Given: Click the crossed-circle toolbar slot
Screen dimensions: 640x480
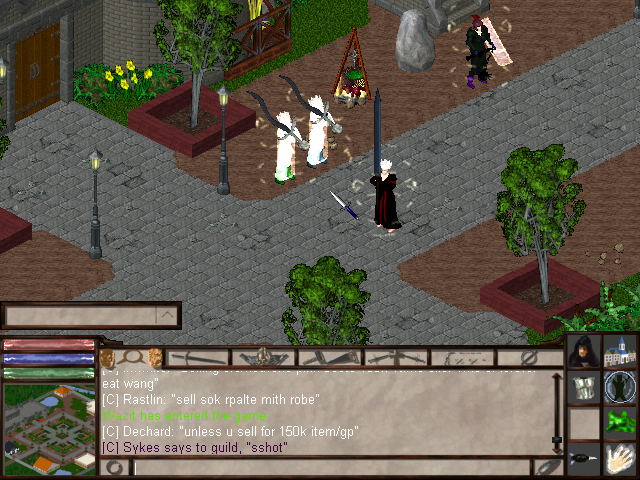Looking at the screenshot, I should (530, 357).
